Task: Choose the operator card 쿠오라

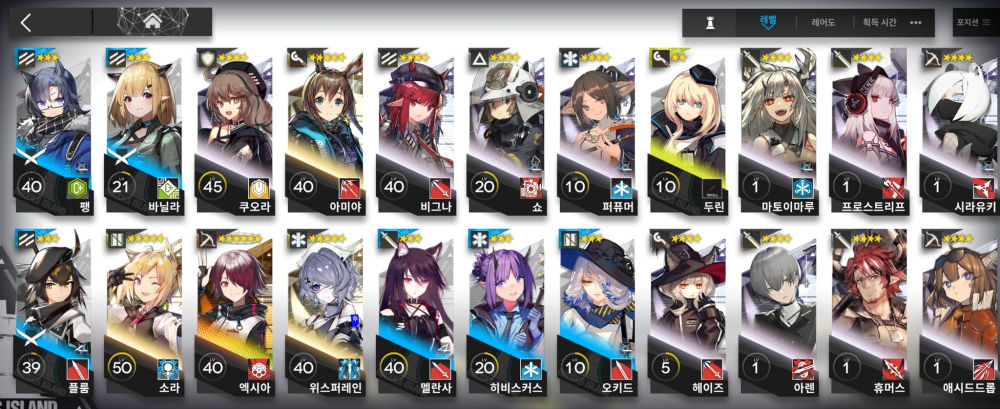Action: (234, 130)
